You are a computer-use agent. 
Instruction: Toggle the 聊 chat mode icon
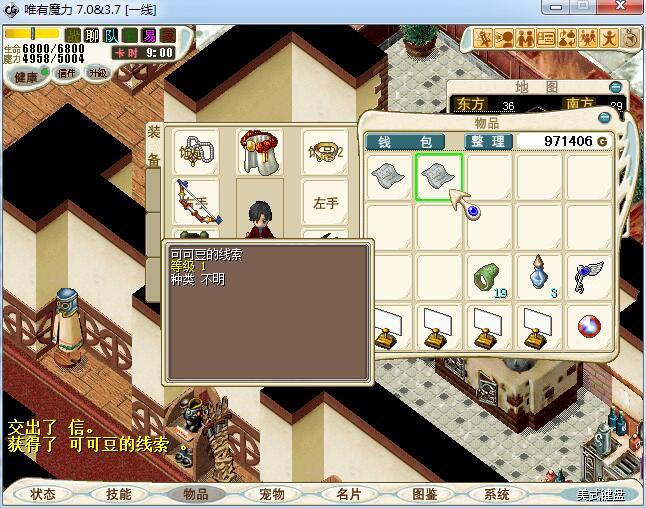[x=92, y=36]
